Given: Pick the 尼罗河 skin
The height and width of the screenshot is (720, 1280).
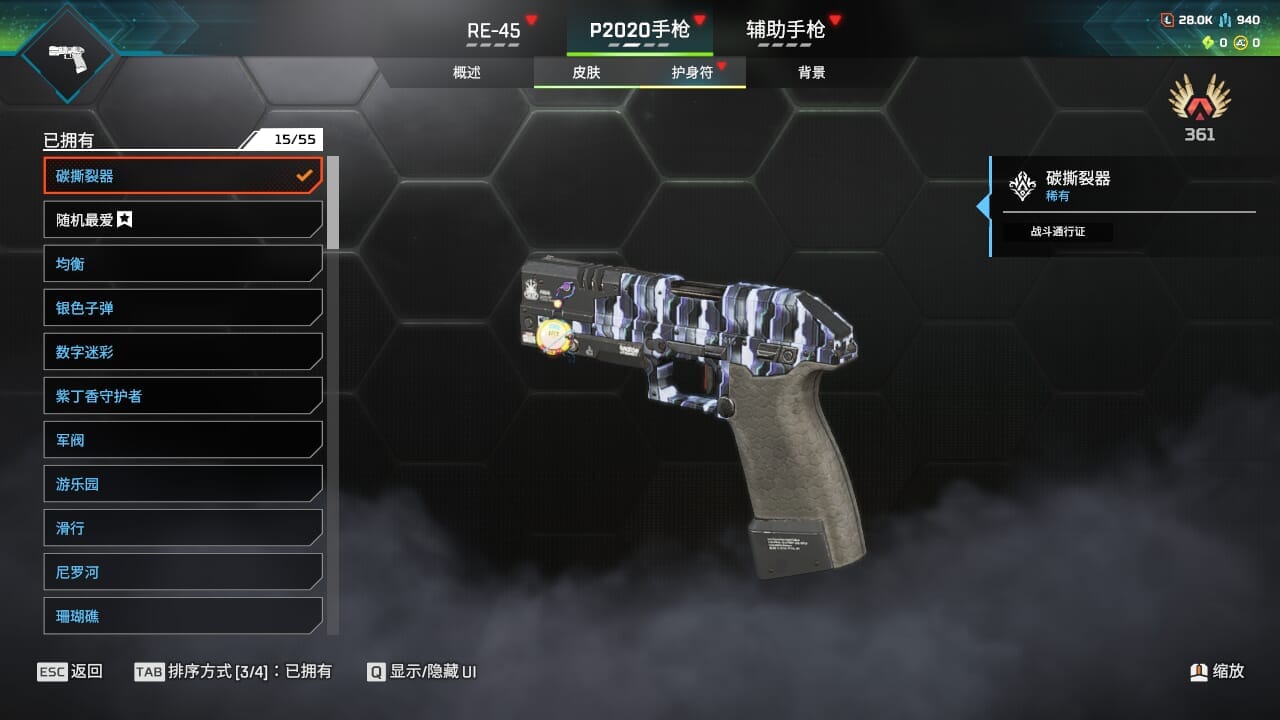Looking at the screenshot, I should point(183,572).
